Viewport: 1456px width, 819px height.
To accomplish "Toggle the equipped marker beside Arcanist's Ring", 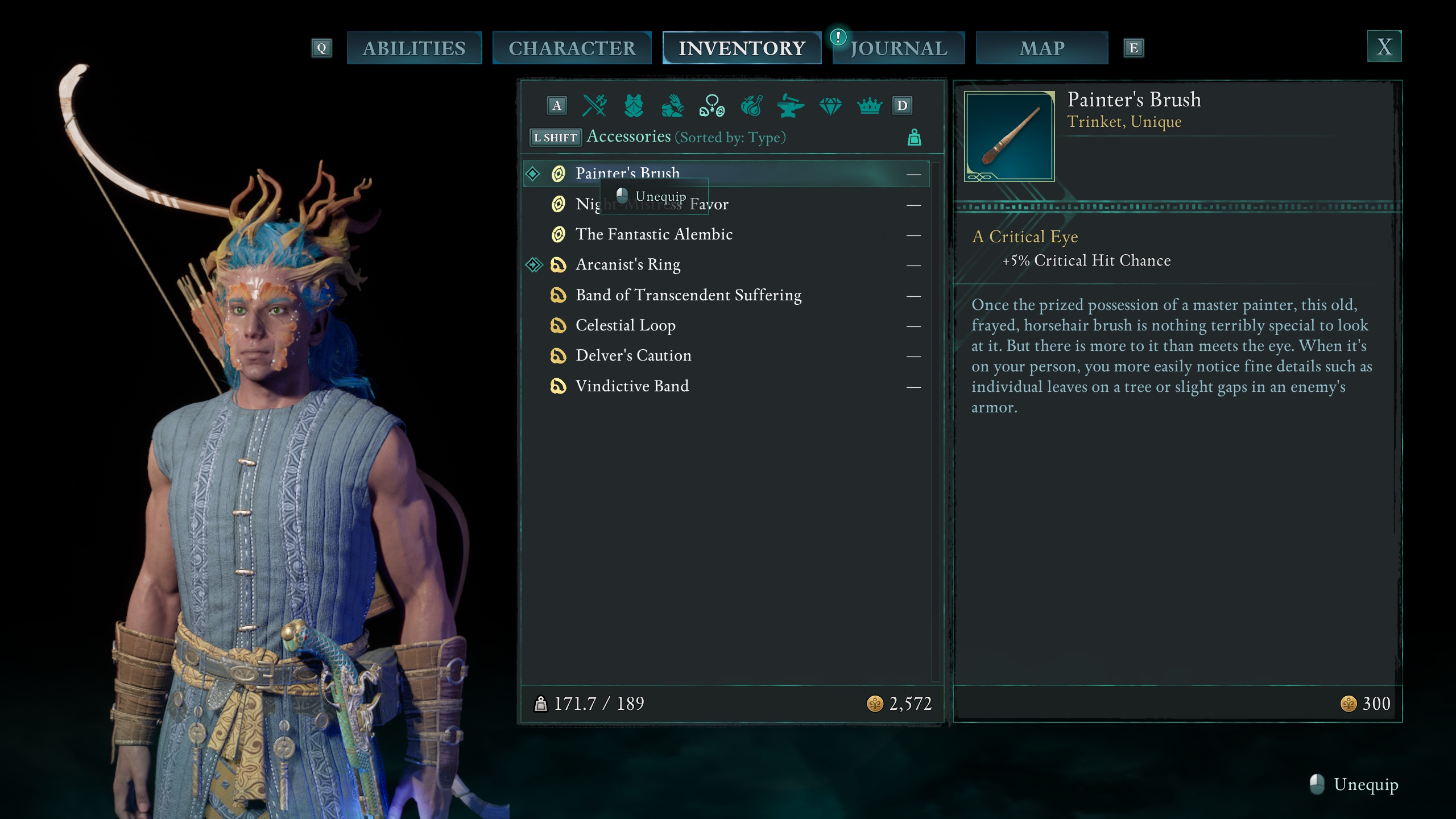I will click(535, 264).
